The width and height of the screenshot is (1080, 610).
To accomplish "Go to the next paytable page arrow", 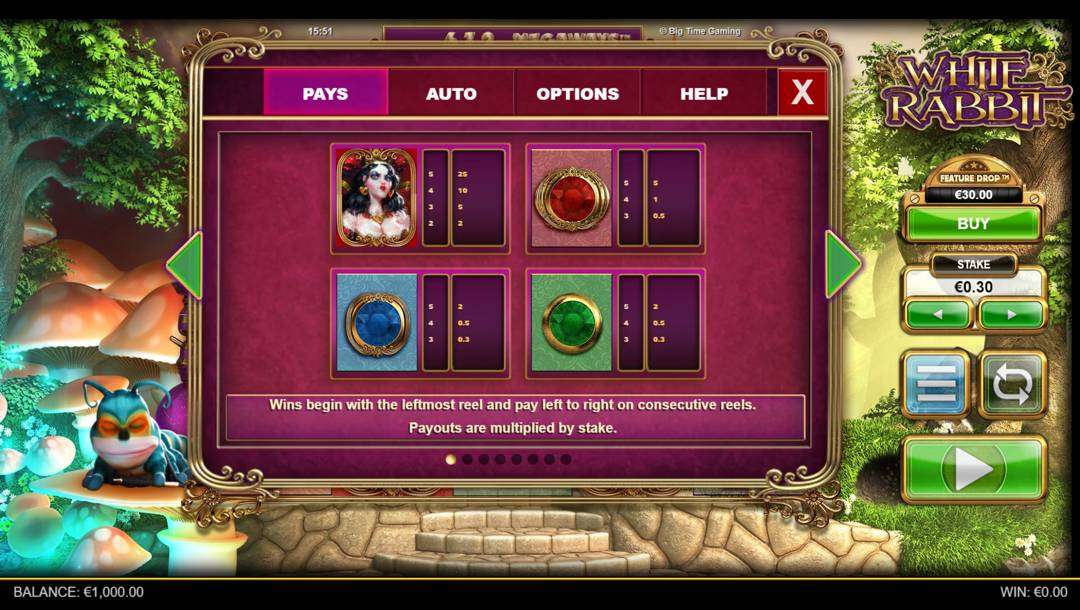I will click(x=842, y=265).
